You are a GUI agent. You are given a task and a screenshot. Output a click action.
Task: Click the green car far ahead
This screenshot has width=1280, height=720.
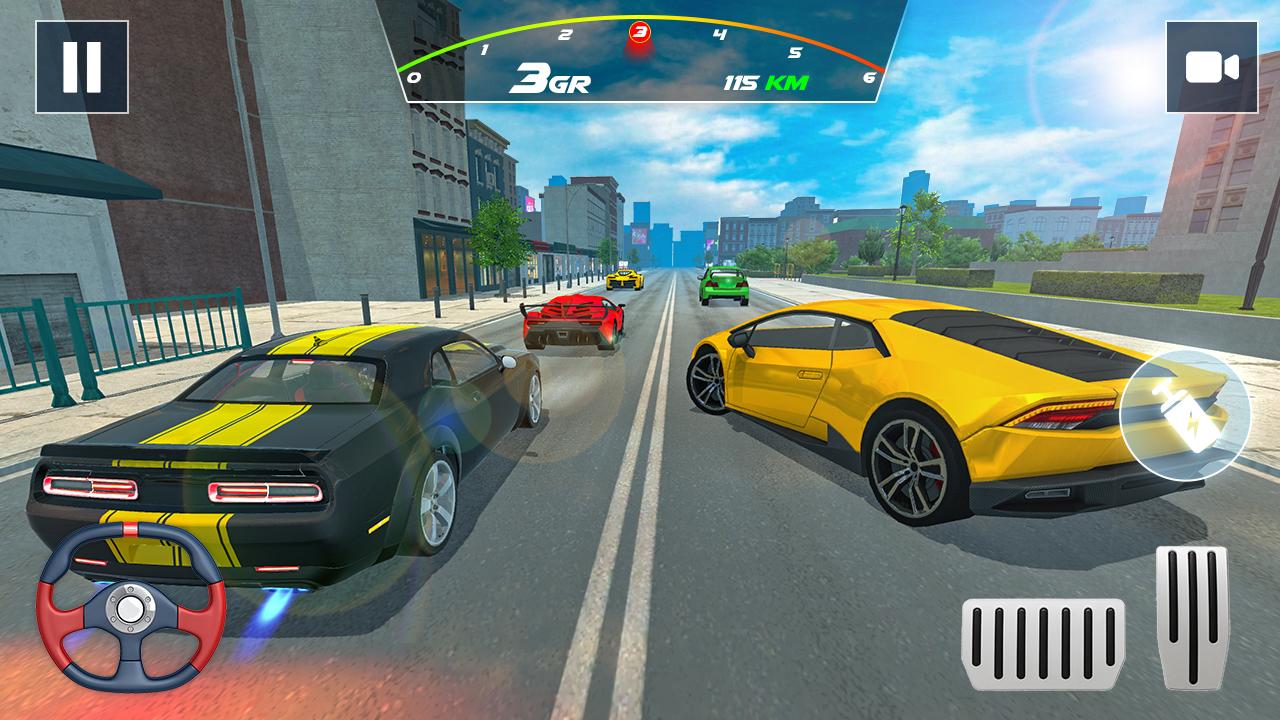pos(722,285)
